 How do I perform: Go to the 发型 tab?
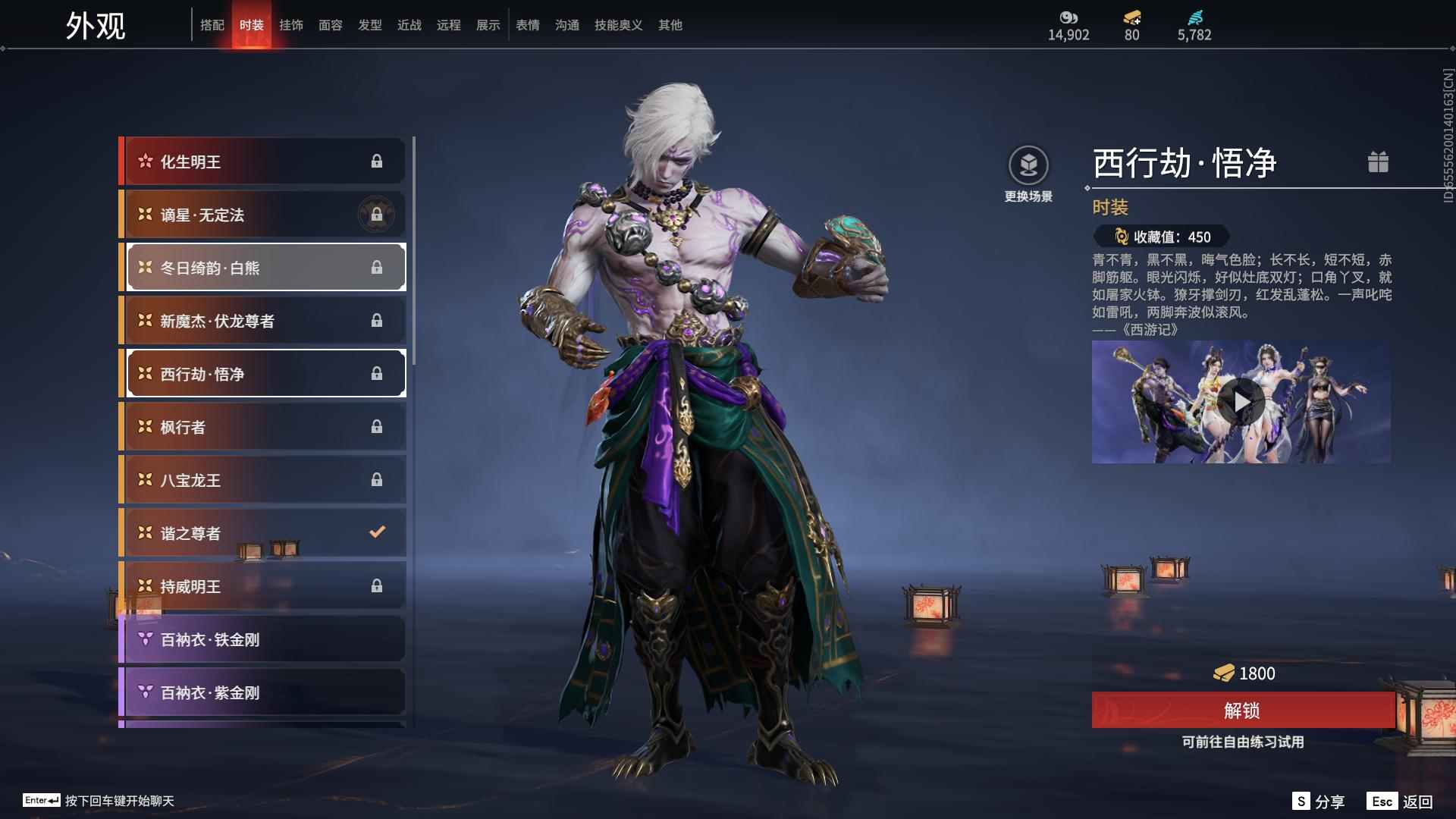(370, 25)
